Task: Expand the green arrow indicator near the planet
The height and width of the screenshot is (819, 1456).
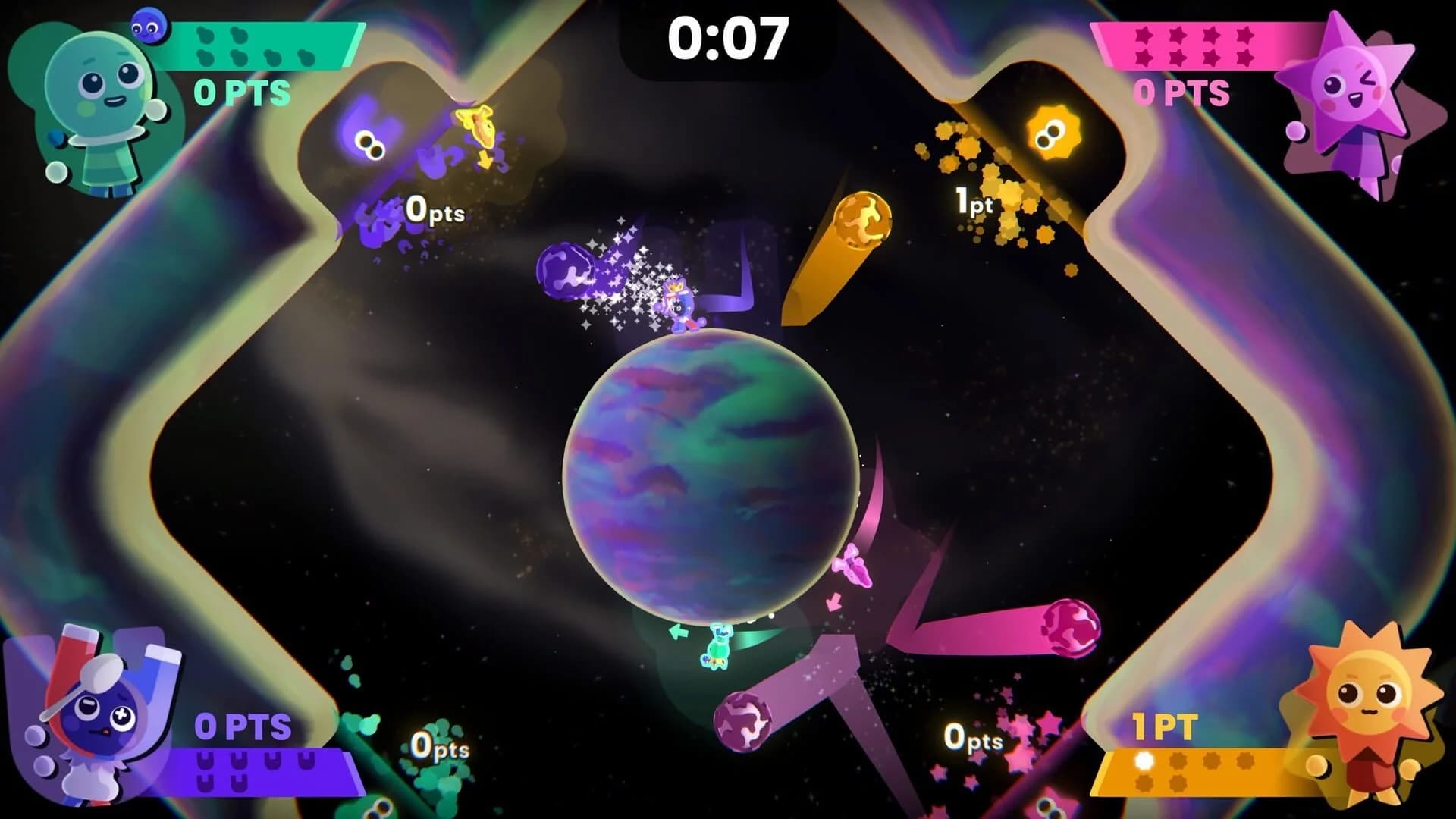Action: coord(679,631)
